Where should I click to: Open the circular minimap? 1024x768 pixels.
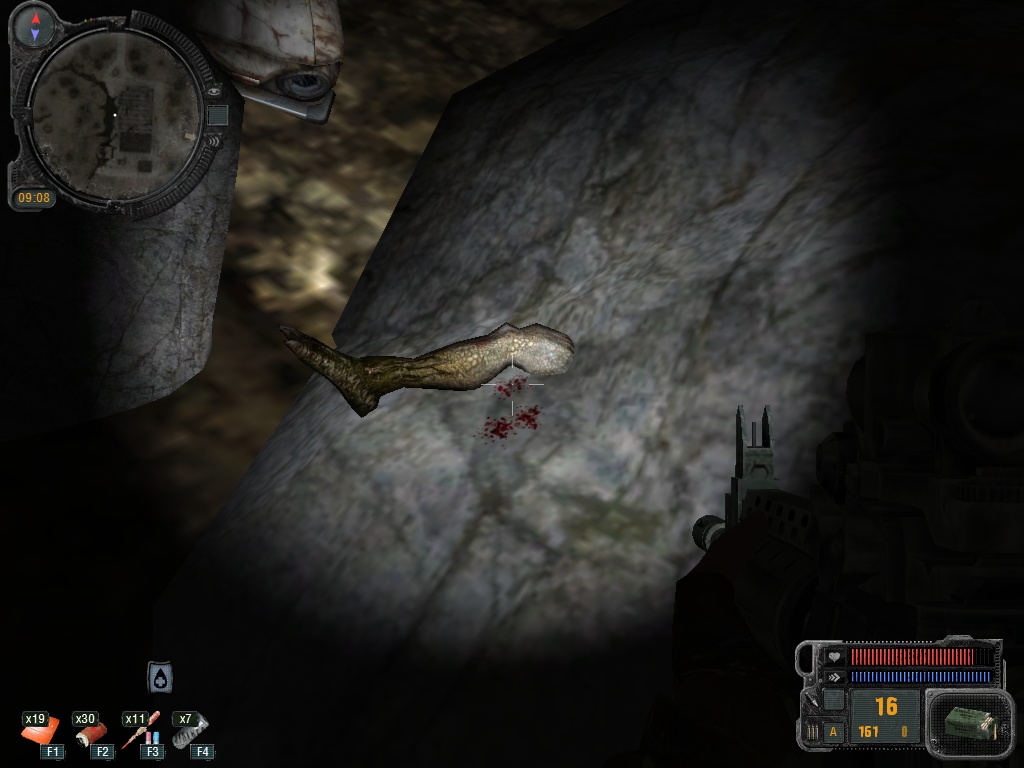tap(113, 113)
